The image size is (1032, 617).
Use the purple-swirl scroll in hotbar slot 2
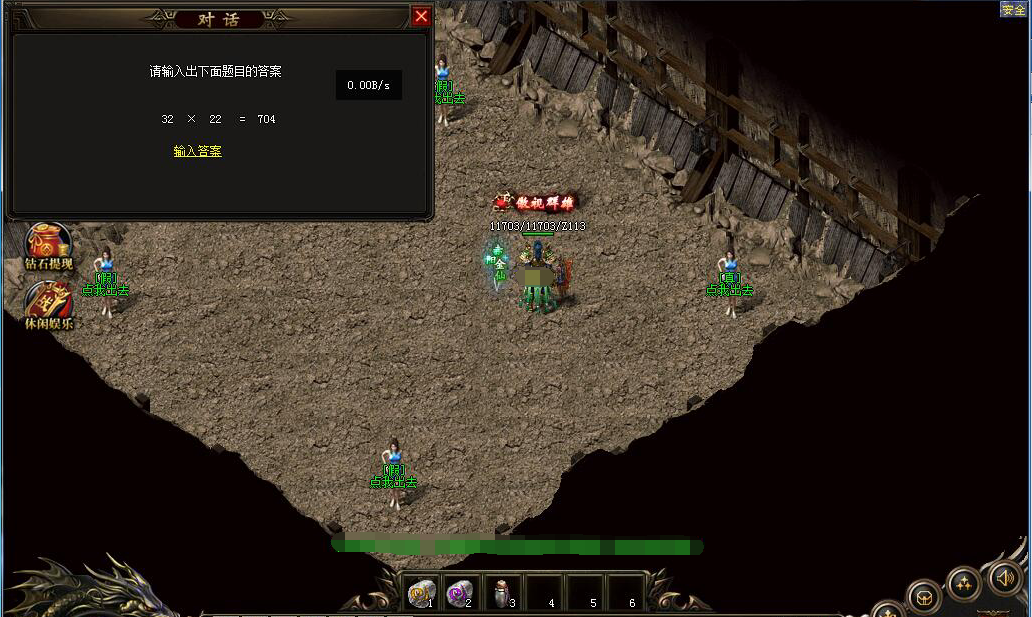[x=460, y=593]
